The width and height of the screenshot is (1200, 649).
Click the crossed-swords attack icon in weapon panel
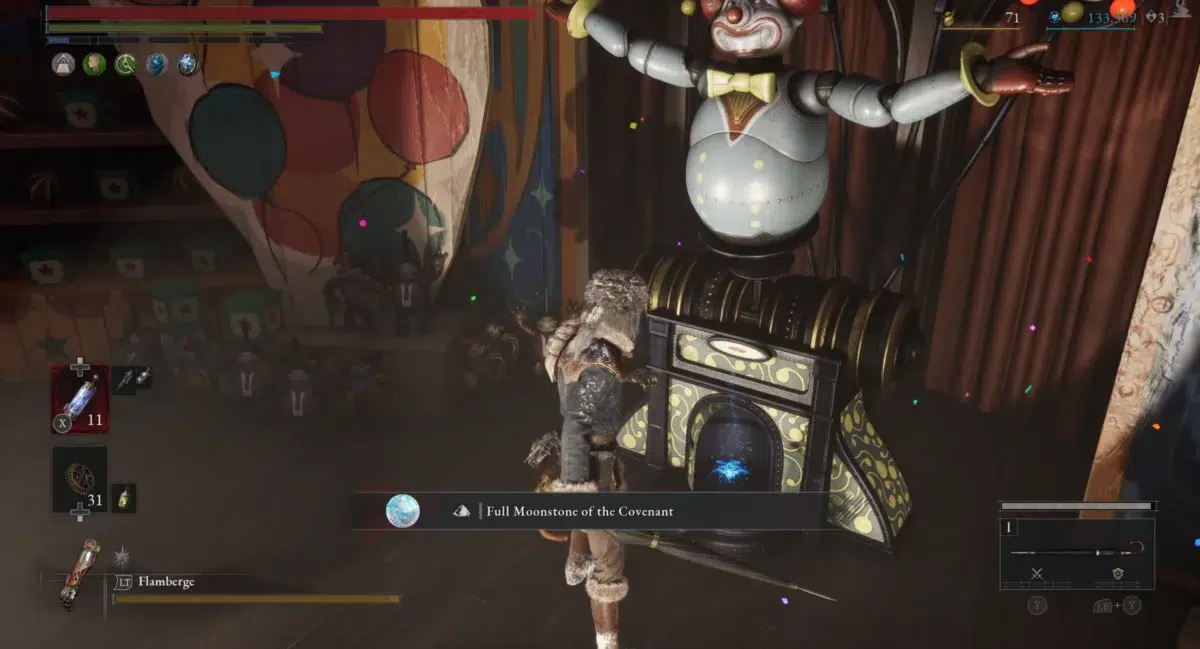(1037, 574)
